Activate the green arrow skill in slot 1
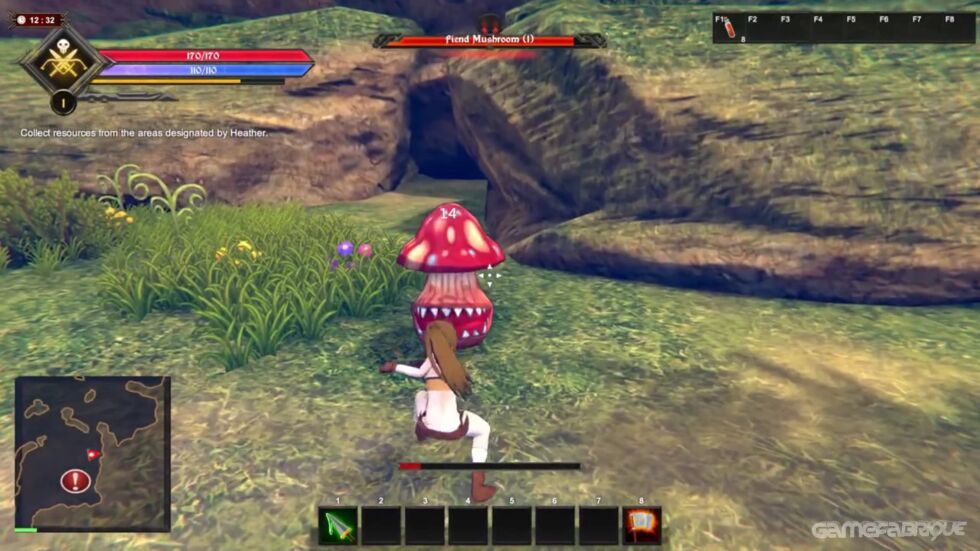 click(338, 526)
